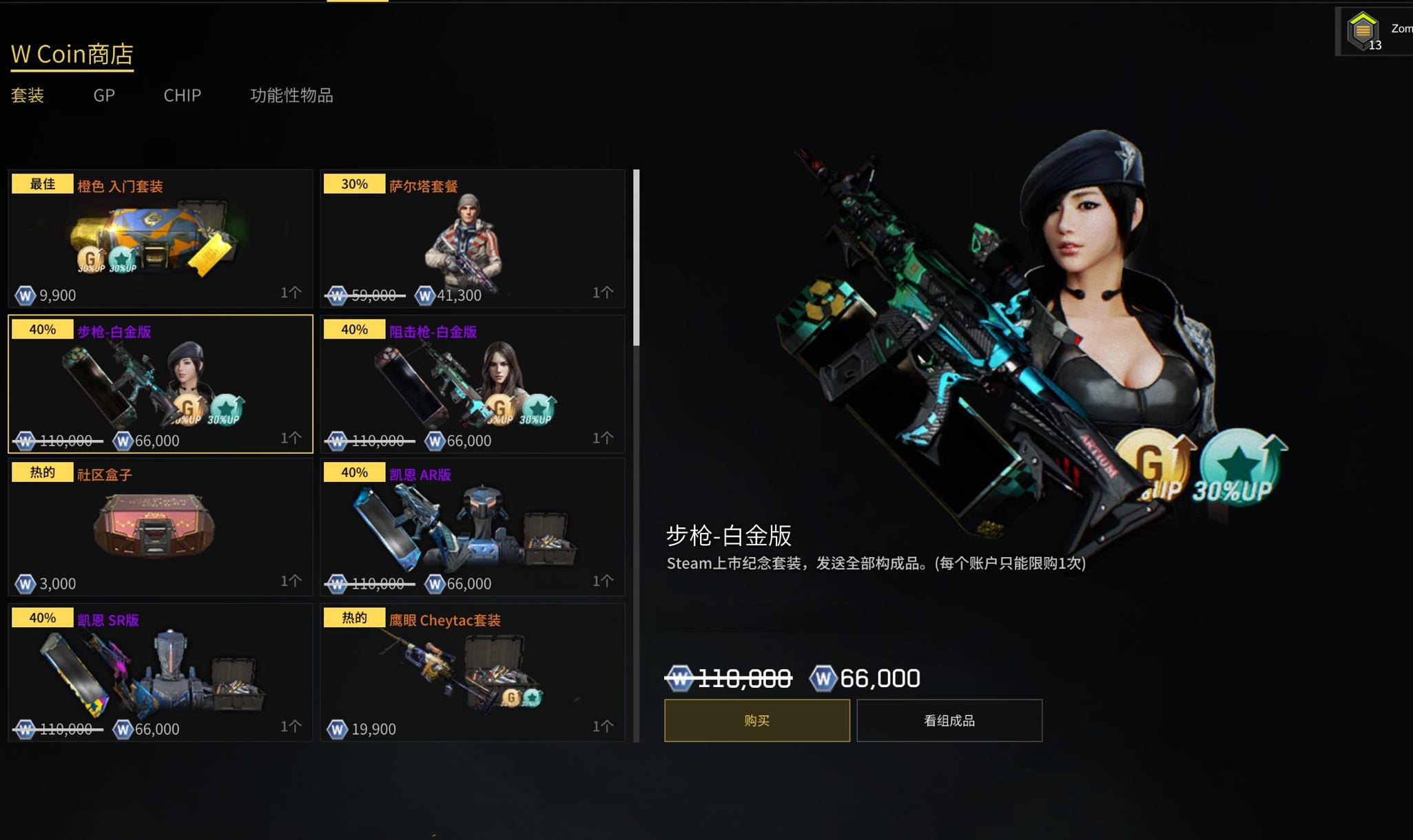
Task: Select the 套装 tab
Action: pyautogui.click(x=28, y=96)
